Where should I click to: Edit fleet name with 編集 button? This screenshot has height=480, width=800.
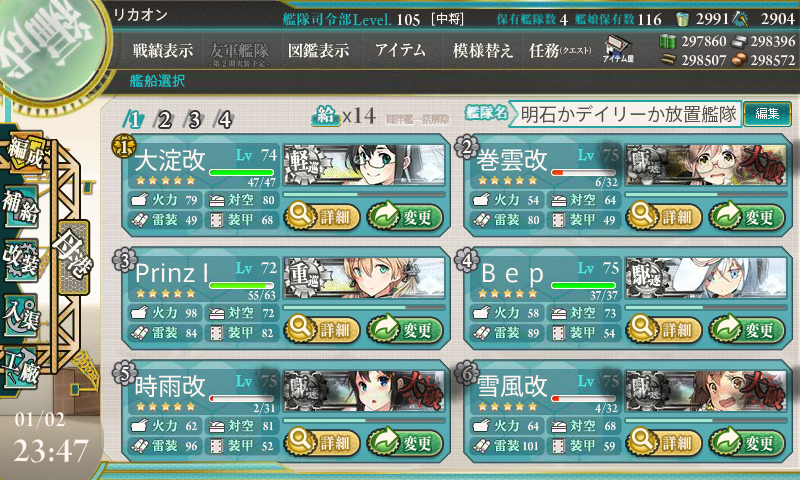pyautogui.click(x=768, y=114)
